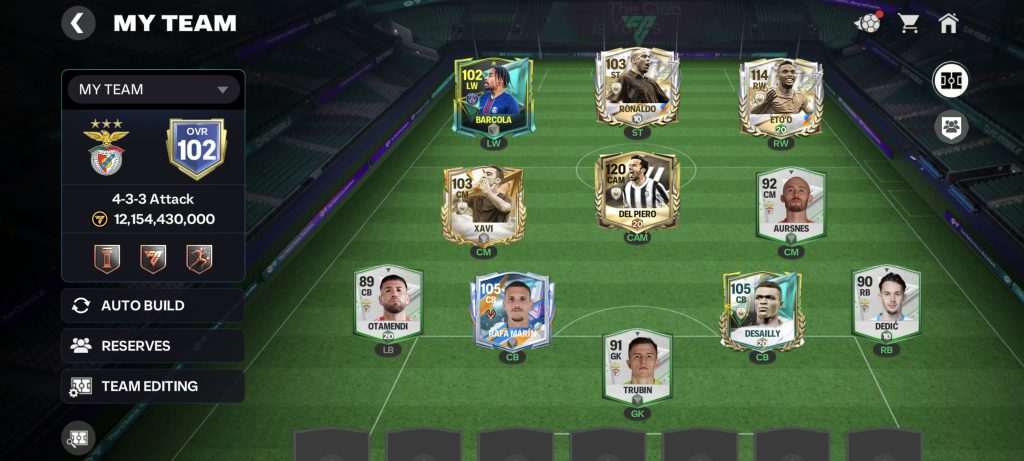Open Team Editing options
The image size is (1024, 461).
[x=153, y=386]
